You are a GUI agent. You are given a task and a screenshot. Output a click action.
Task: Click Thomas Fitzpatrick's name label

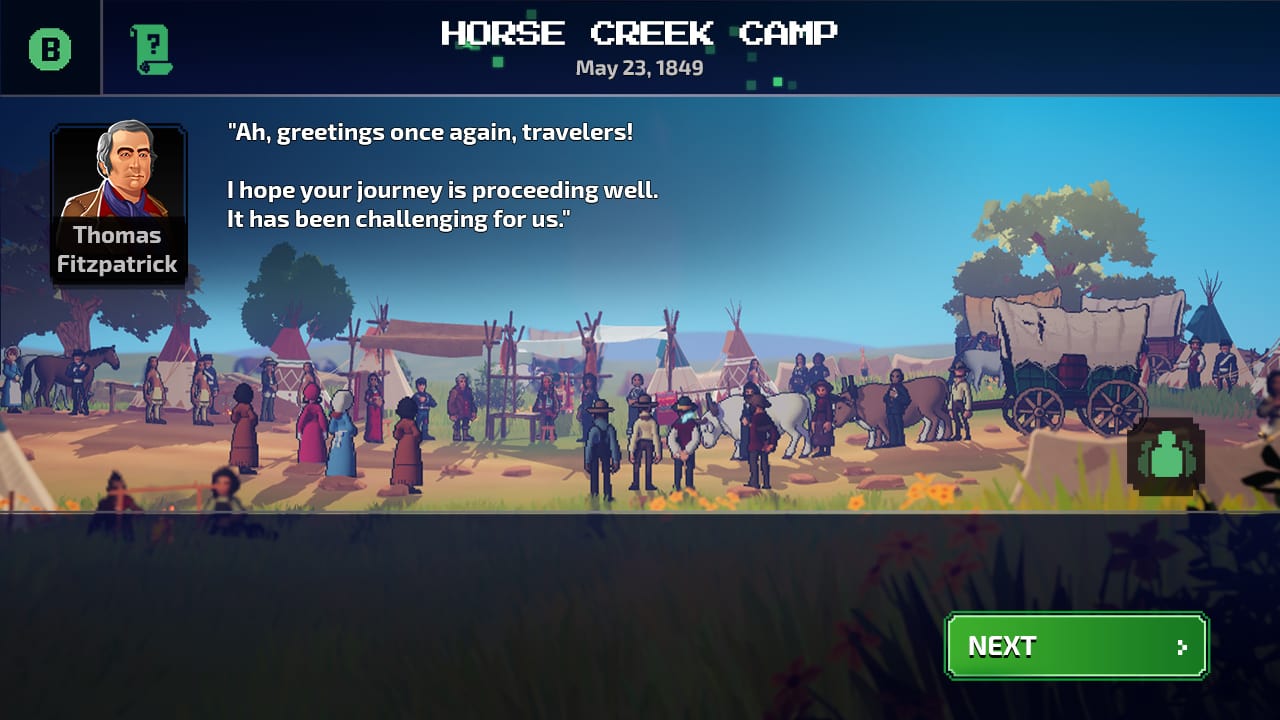(118, 250)
